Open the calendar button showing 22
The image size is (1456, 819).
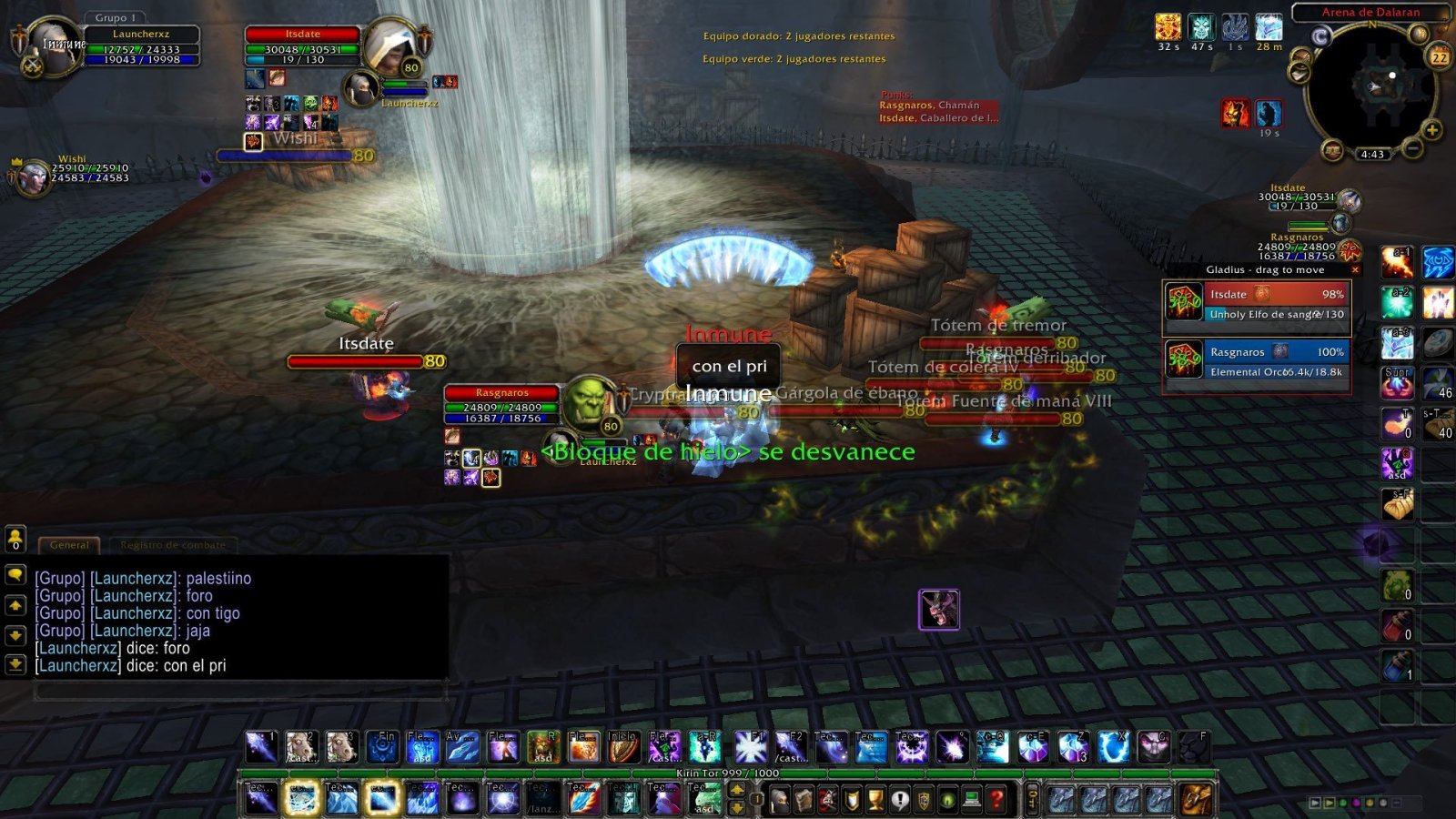click(1439, 56)
